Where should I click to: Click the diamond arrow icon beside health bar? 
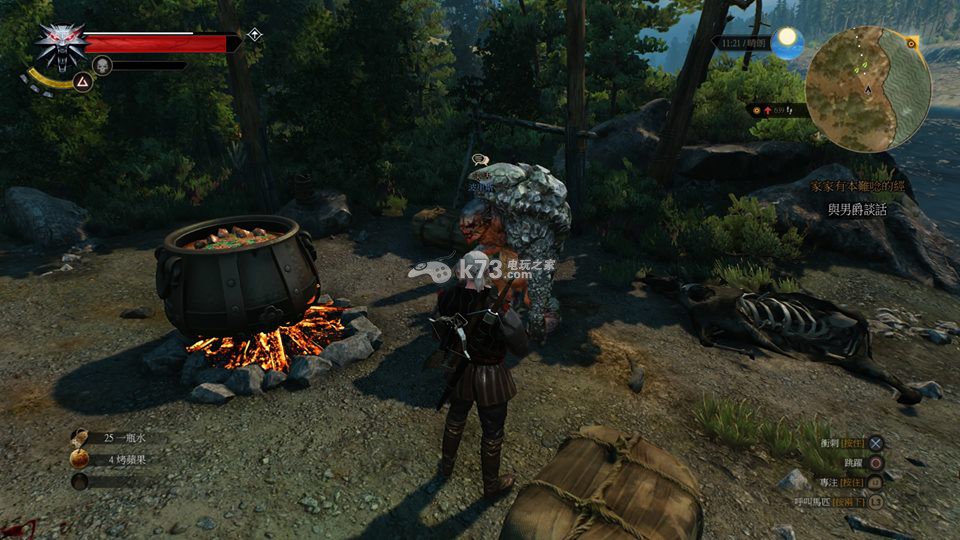(255, 35)
